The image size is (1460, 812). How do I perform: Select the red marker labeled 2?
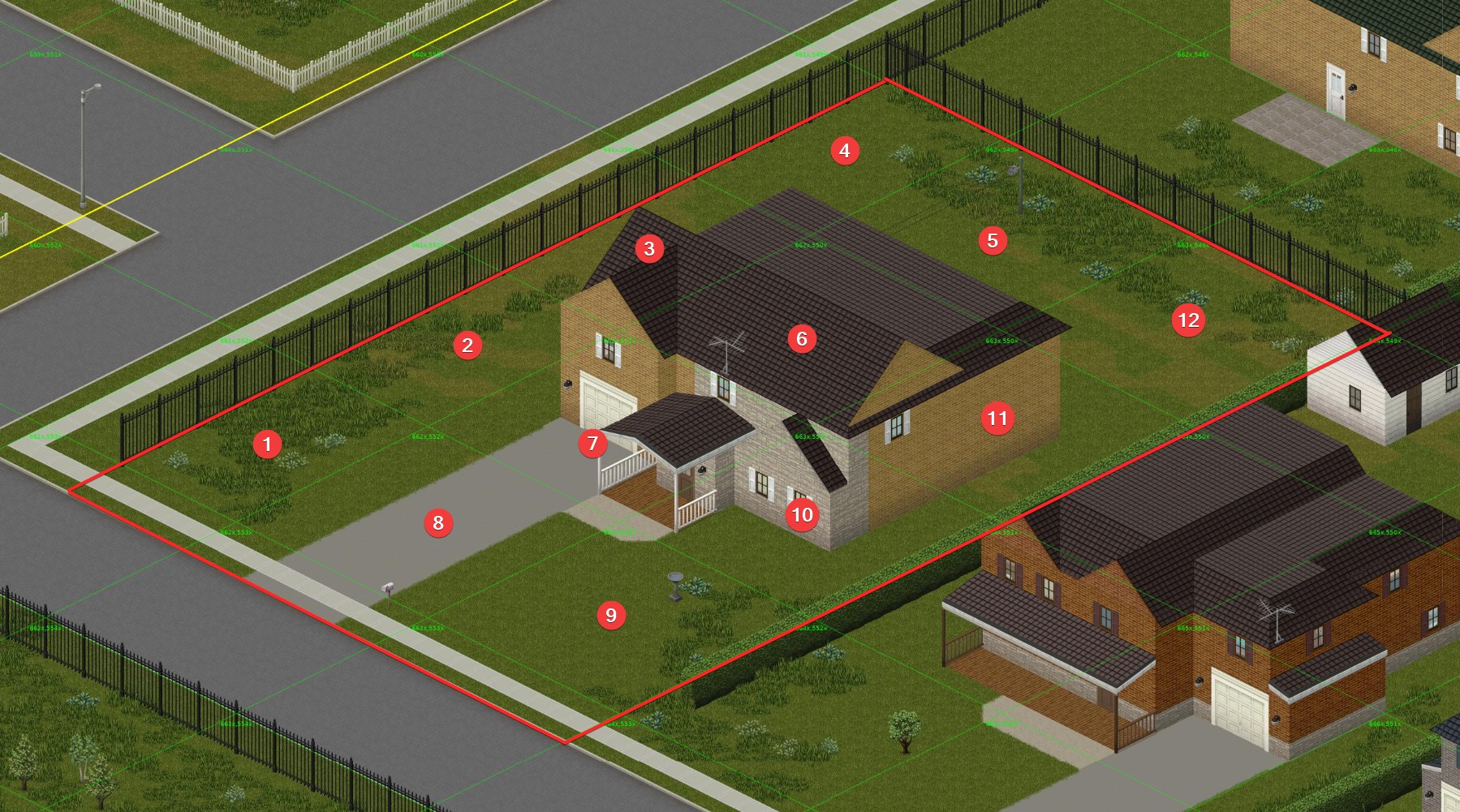coord(467,346)
